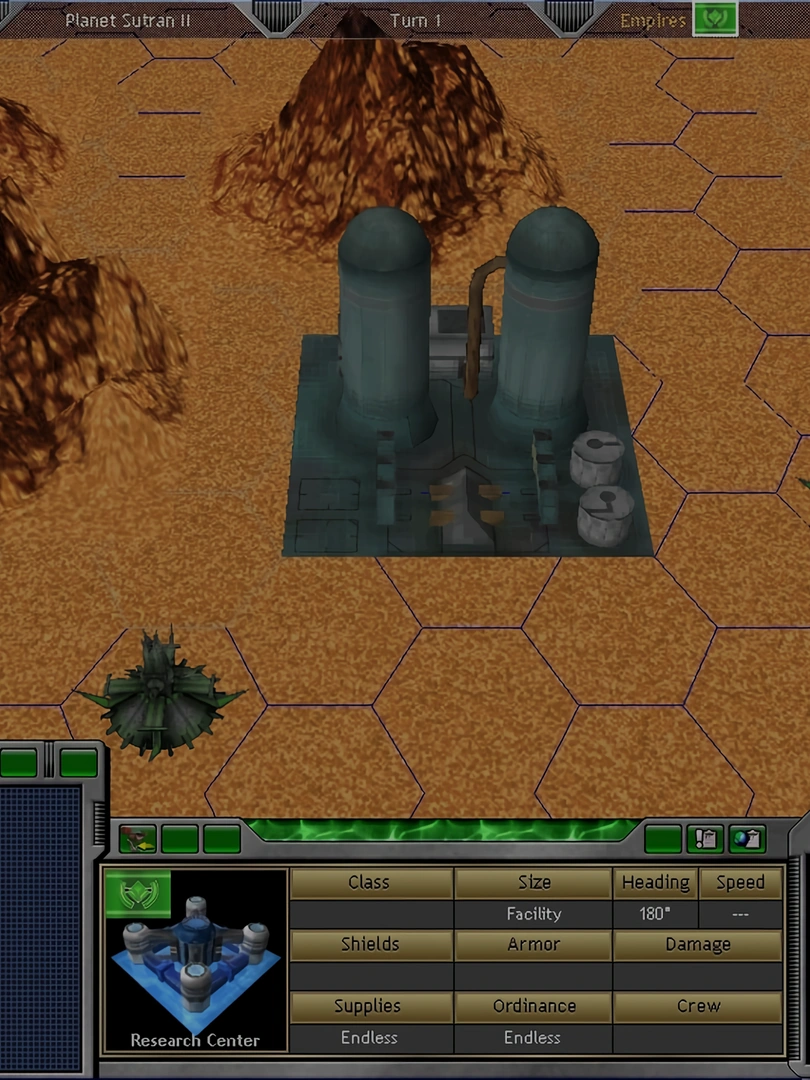Click the Supplies stat header

click(x=369, y=1007)
